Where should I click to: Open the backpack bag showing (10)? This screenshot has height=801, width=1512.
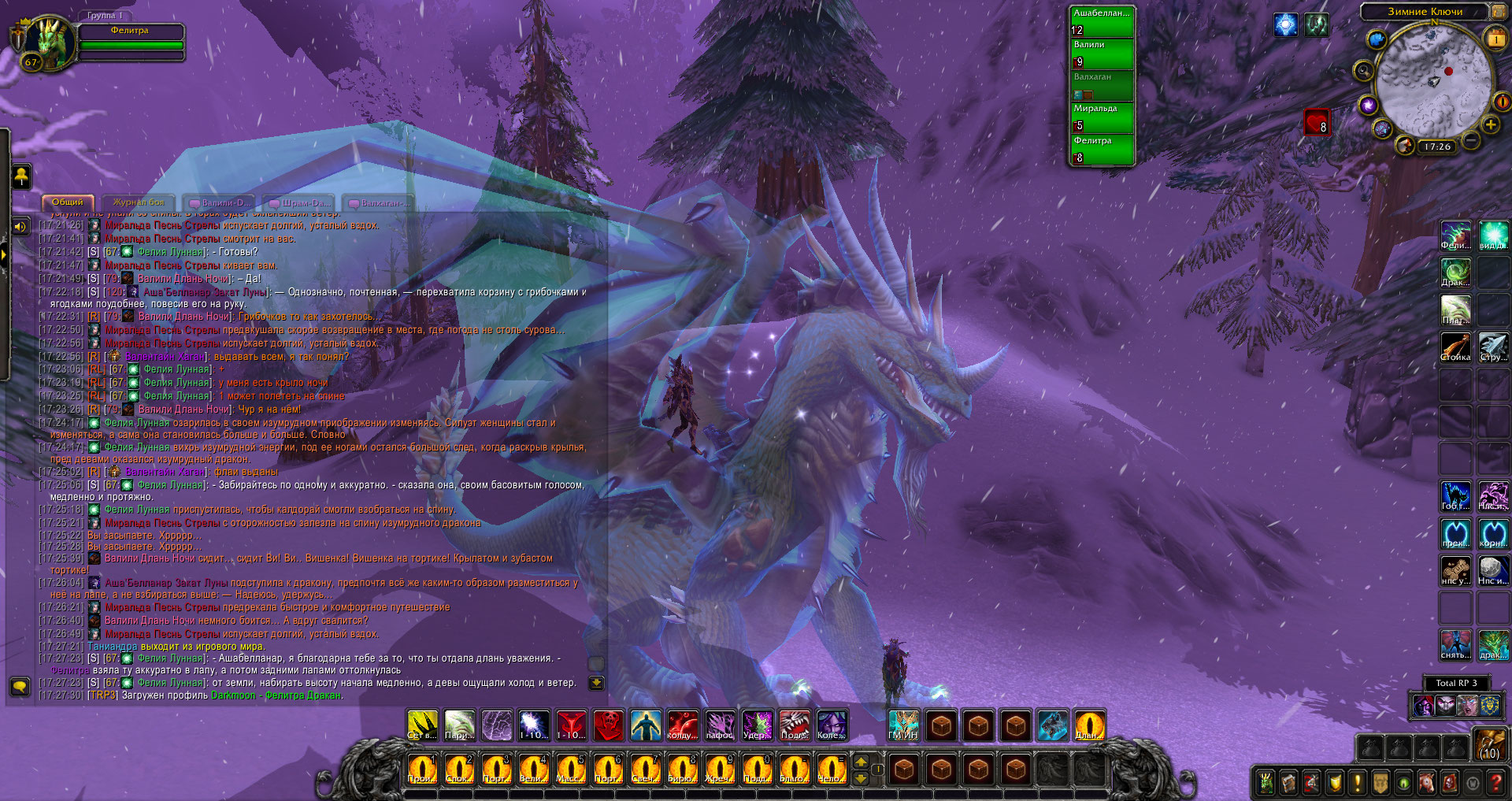coord(1490,744)
